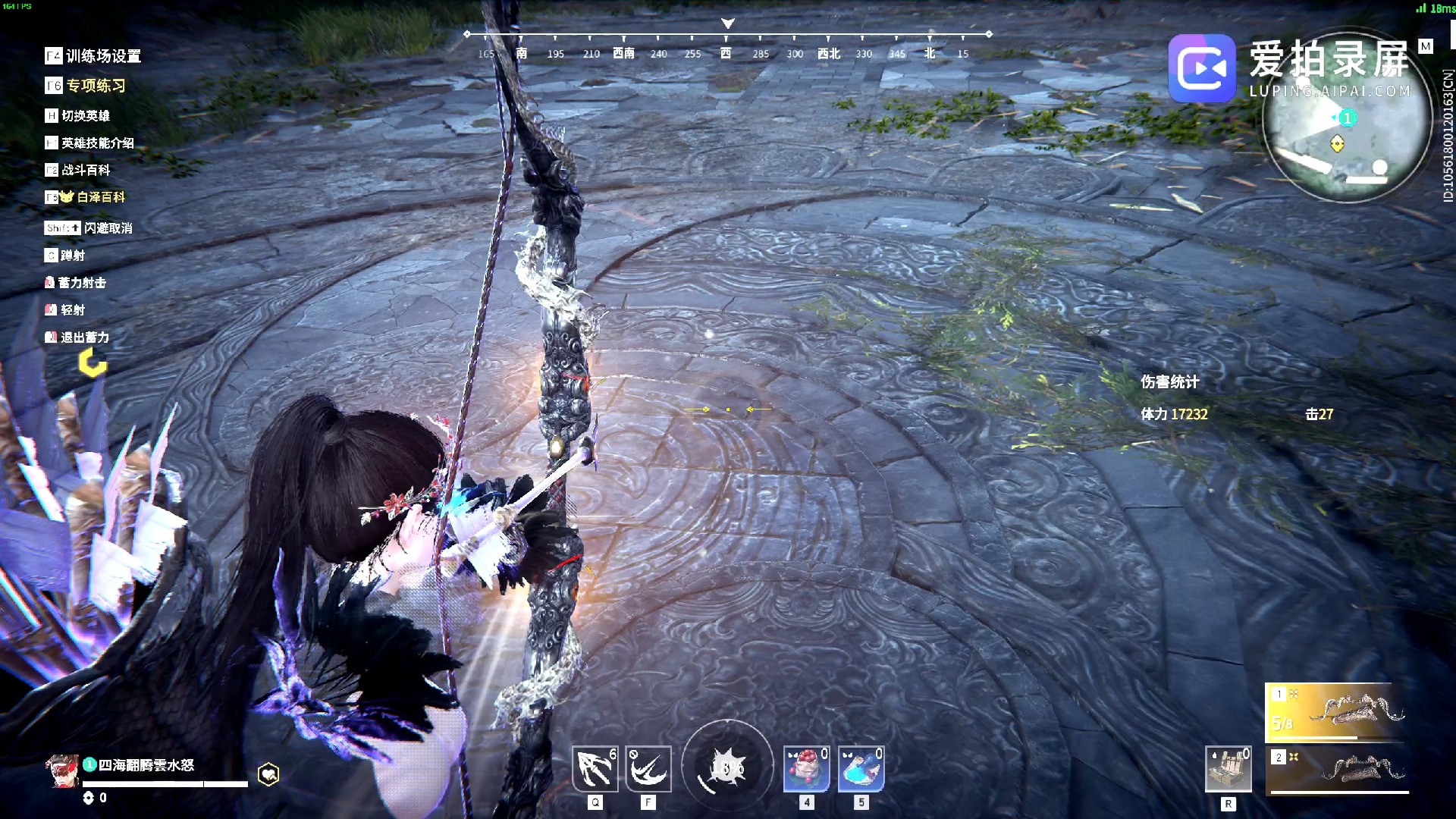Click the 伤害统计 damage statistics panel title

(1169, 382)
